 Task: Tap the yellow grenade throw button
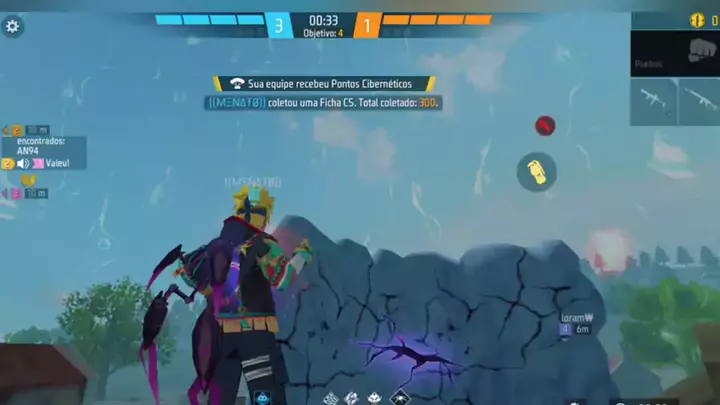pyautogui.click(x=537, y=172)
